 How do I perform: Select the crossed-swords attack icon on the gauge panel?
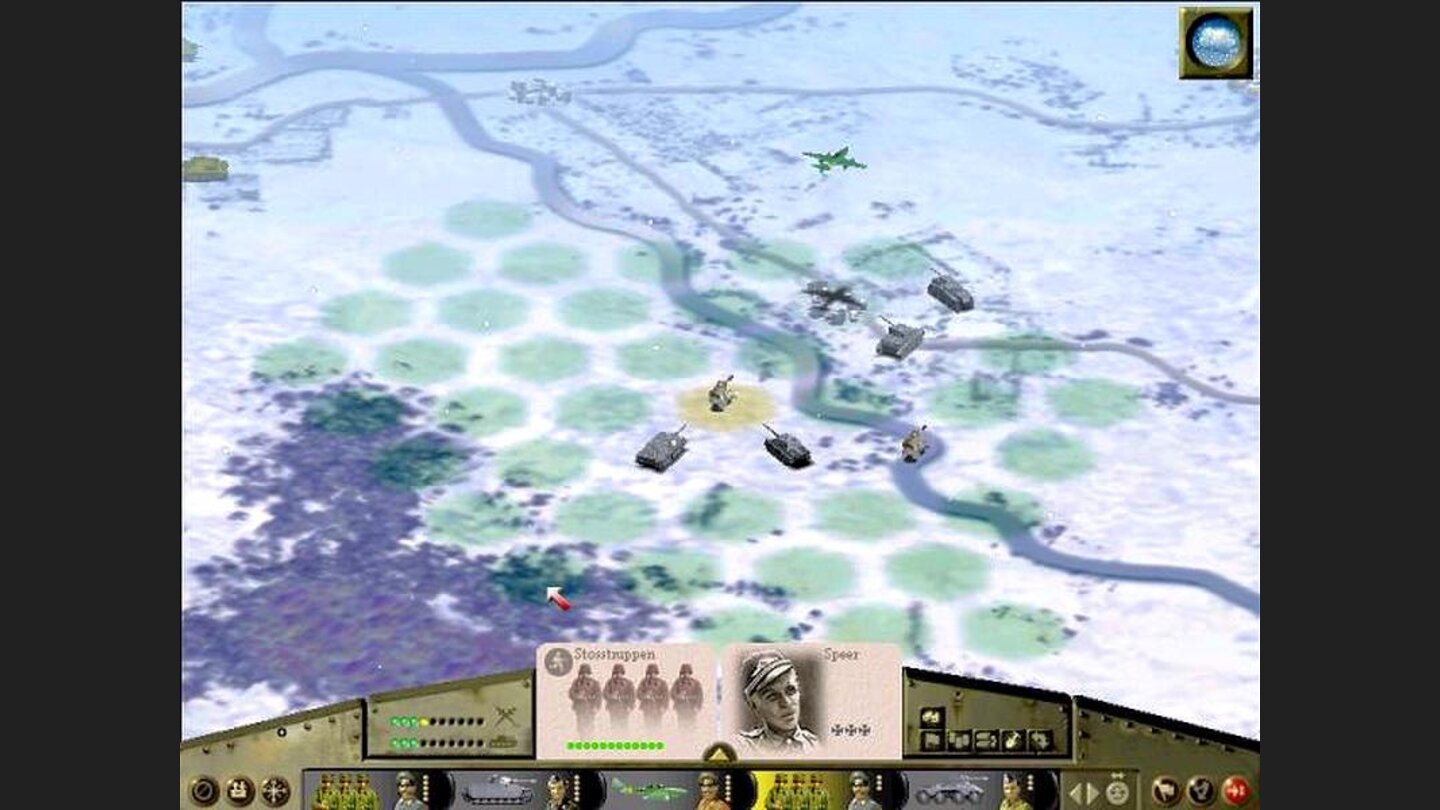[505, 714]
